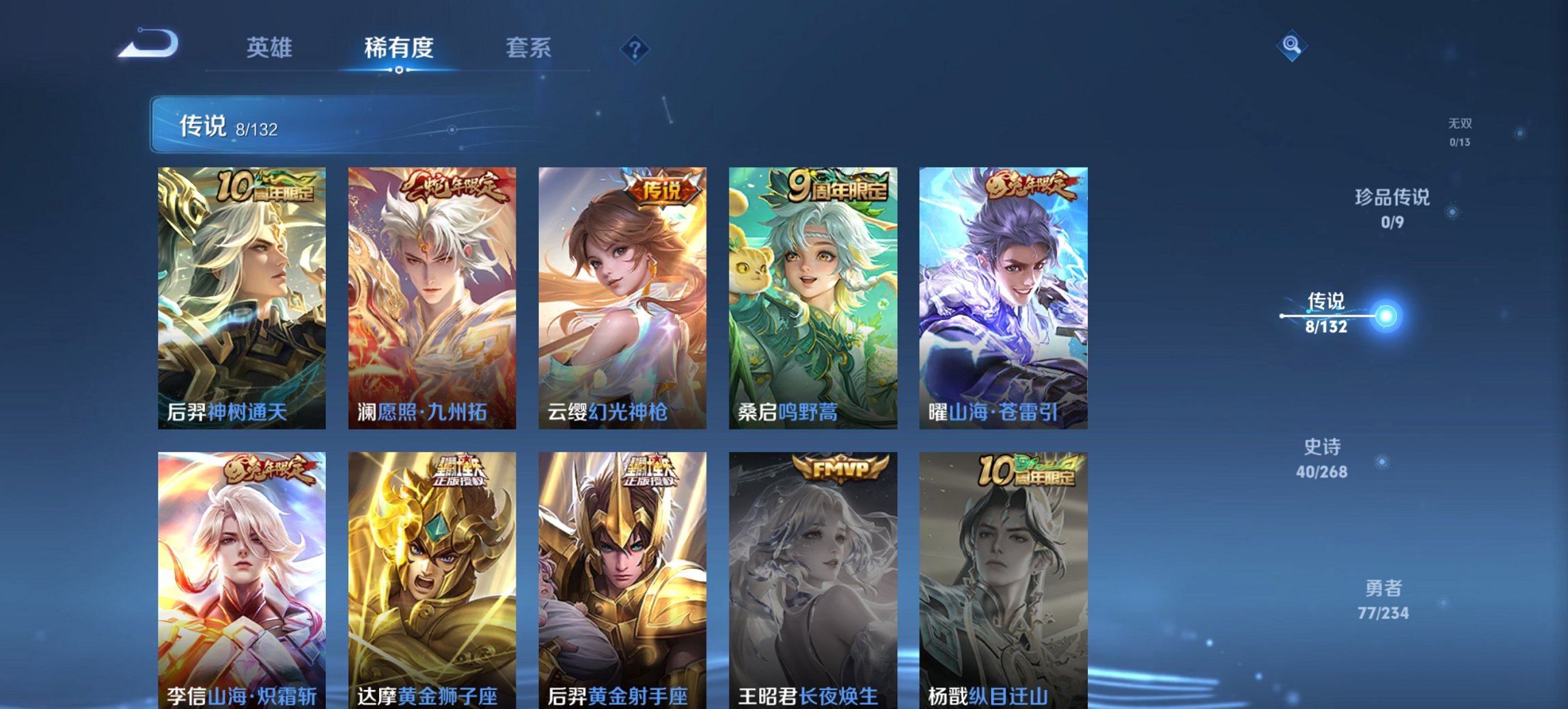Viewport: 1568px width, 709px height.
Task: Stay on the 稀有度 tab
Action: [x=398, y=48]
